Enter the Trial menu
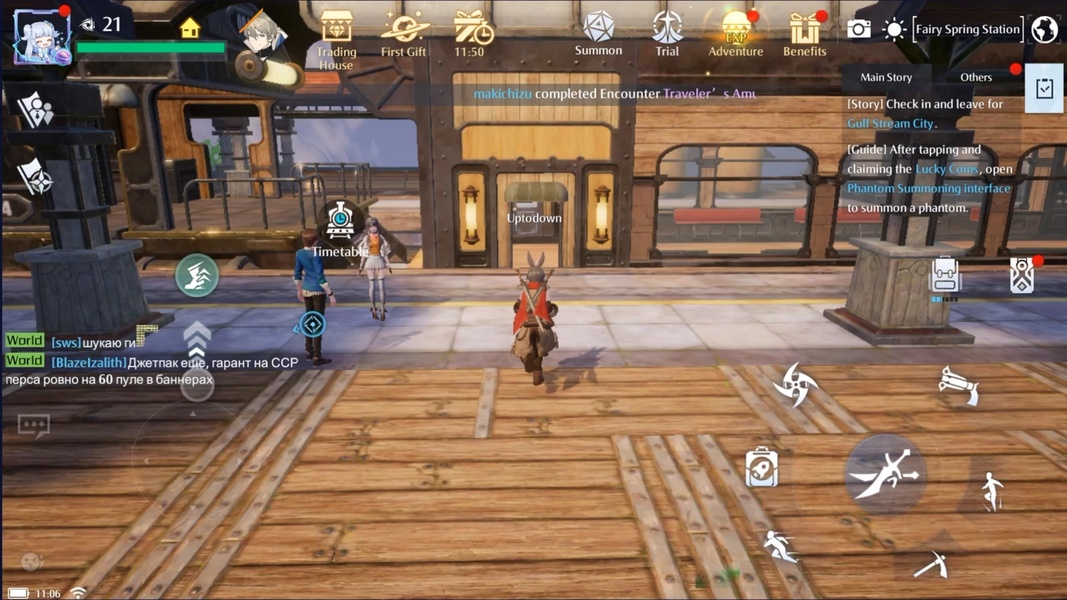The height and width of the screenshot is (600, 1067). pos(667,33)
